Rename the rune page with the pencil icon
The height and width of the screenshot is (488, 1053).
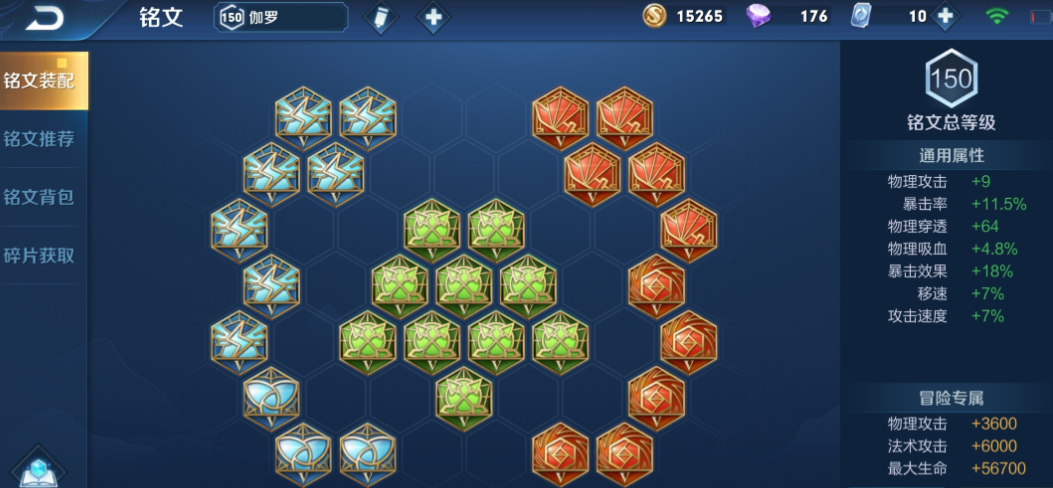[x=380, y=18]
